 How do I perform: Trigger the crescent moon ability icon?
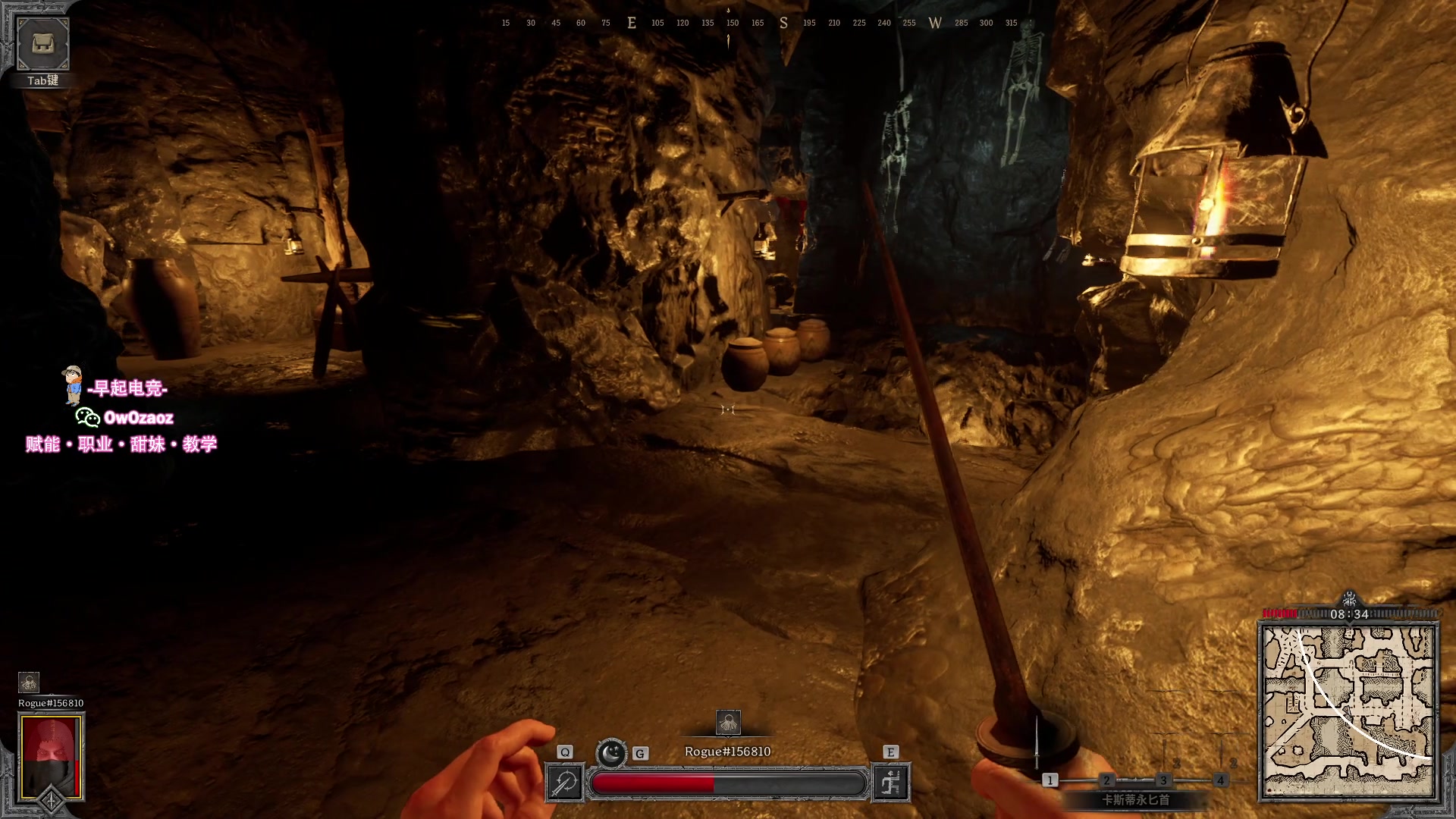pos(611,753)
